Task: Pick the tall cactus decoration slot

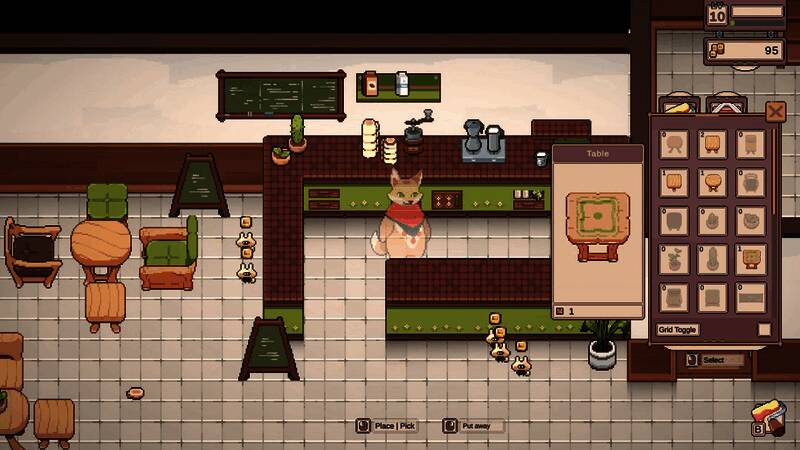Action: coord(712,259)
